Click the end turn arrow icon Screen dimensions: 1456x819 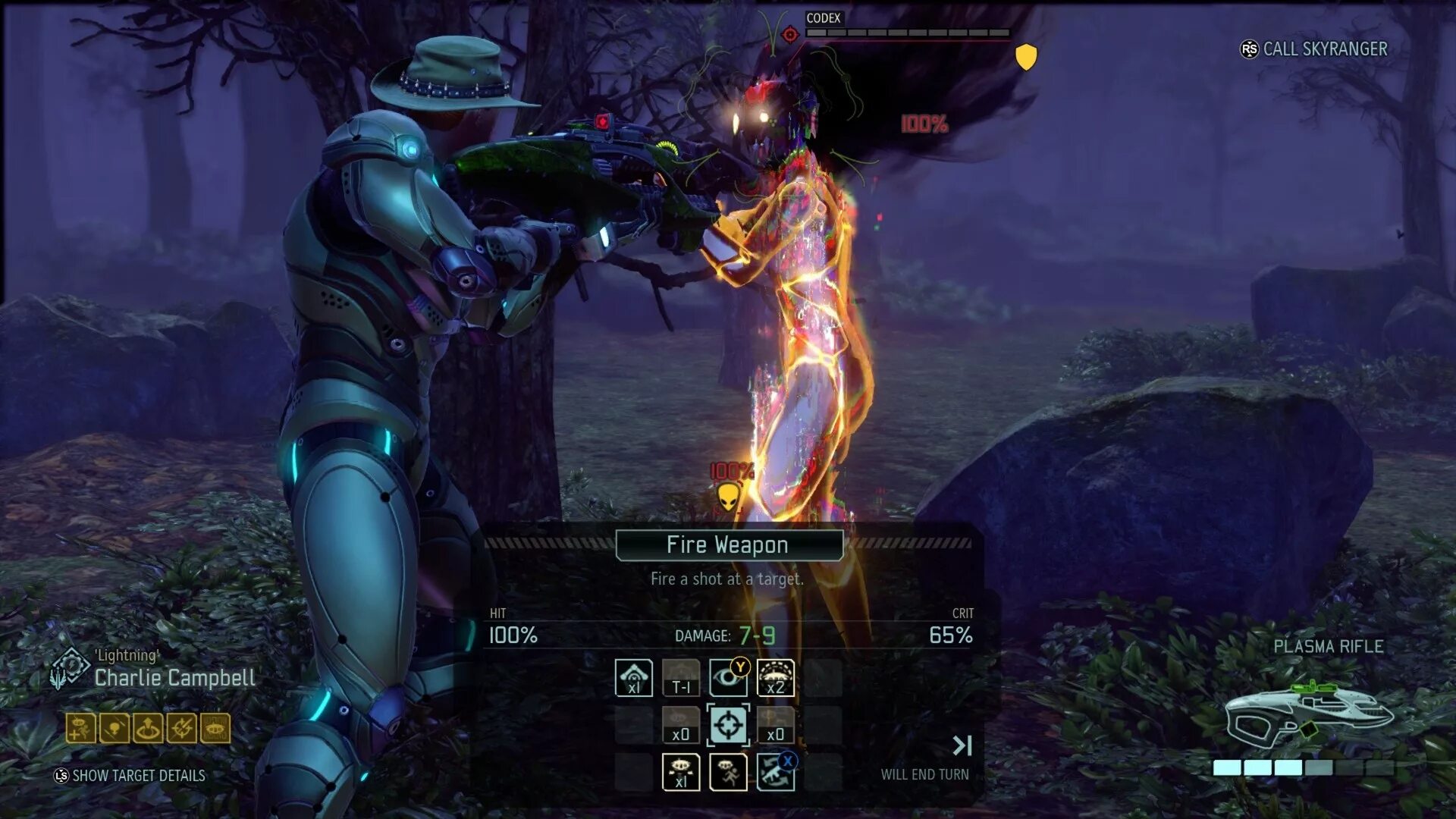[x=962, y=745]
